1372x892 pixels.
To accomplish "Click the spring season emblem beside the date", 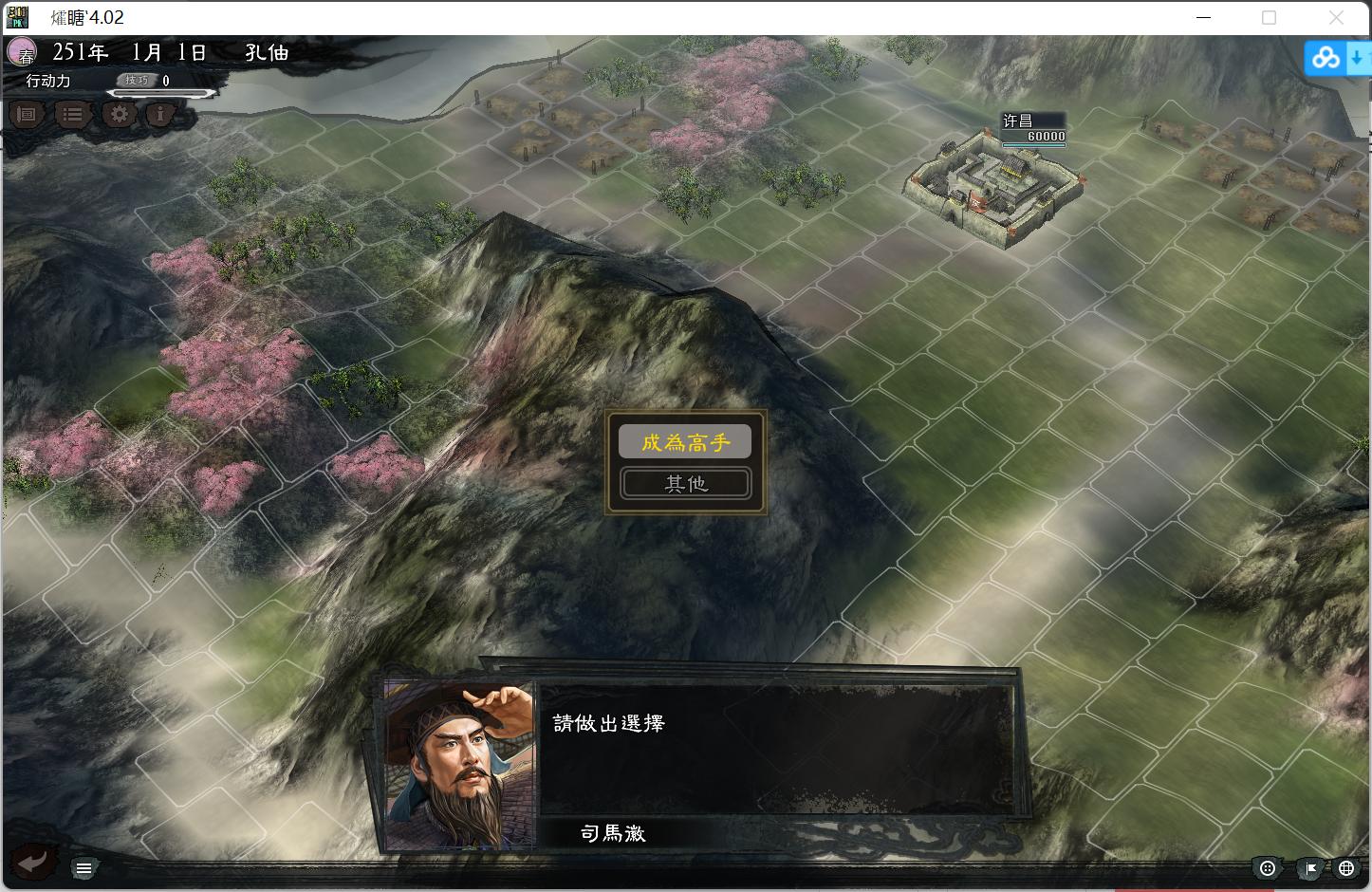I will tap(23, 52).
